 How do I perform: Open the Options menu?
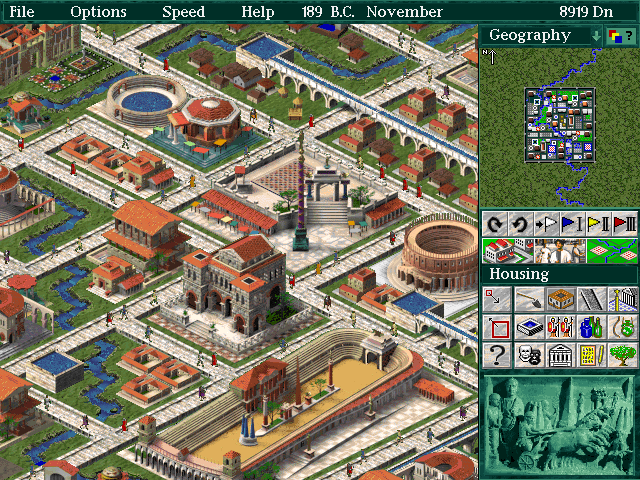click(99, 12)
